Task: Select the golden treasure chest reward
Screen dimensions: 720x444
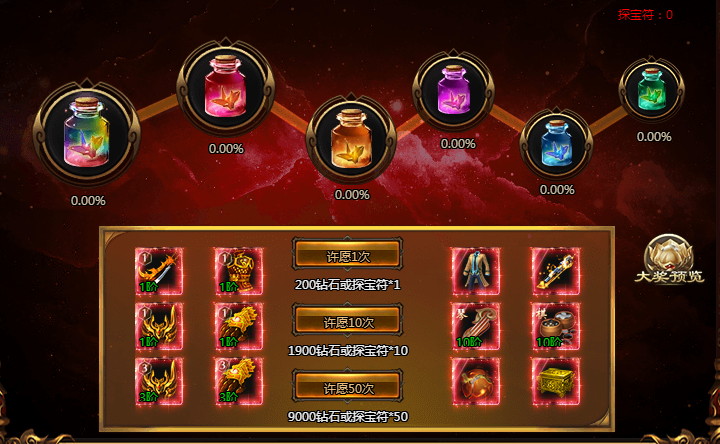Action: pyautogui.click(x=555, y=382)
